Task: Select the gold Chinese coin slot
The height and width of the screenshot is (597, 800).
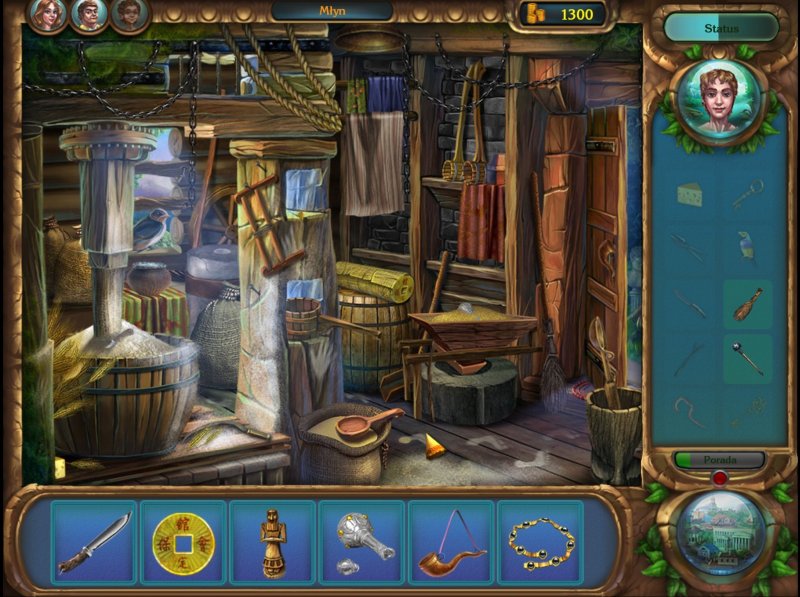Action: 183,543
